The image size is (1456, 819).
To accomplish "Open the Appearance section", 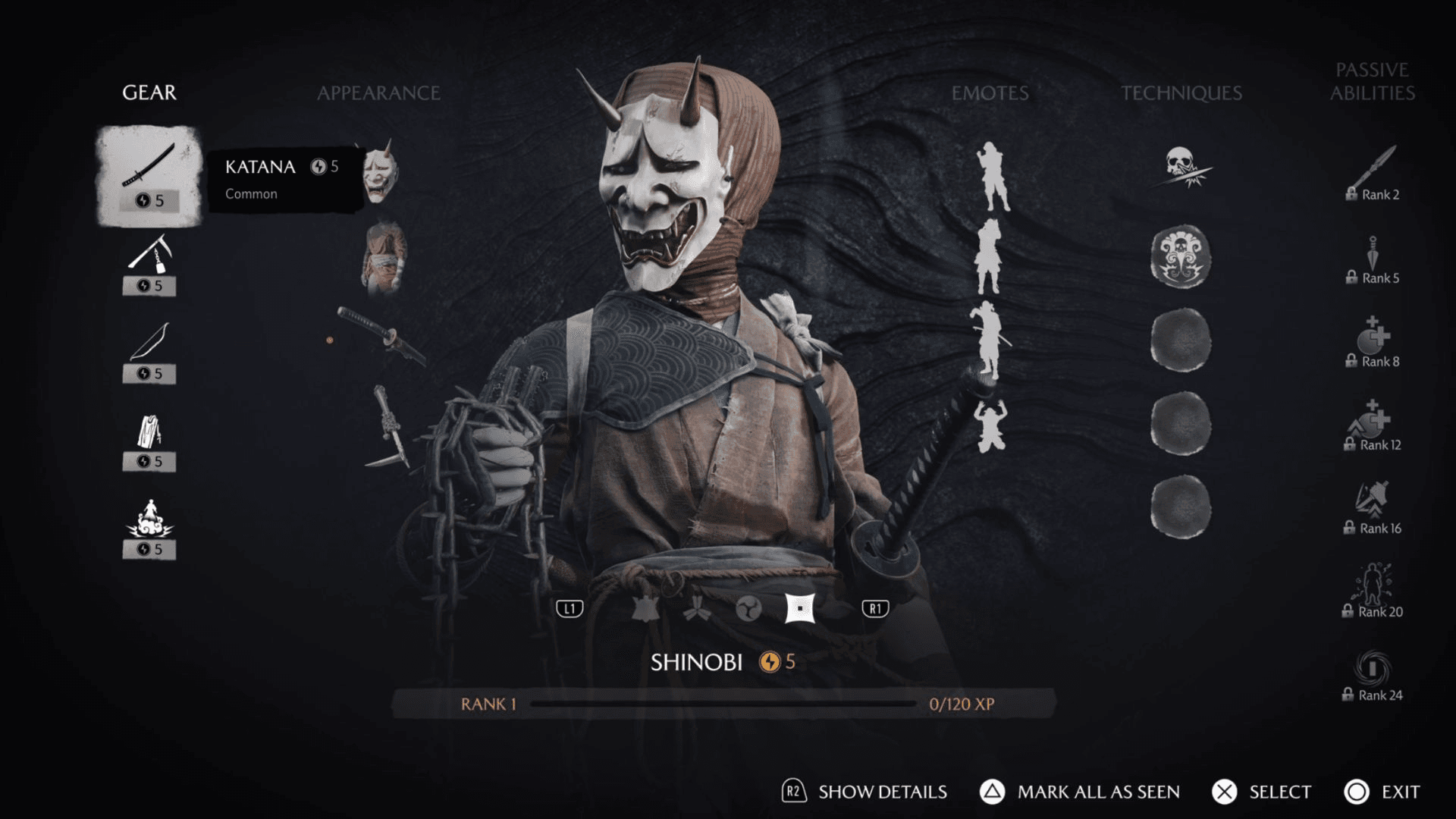I will tap(378, 93).
